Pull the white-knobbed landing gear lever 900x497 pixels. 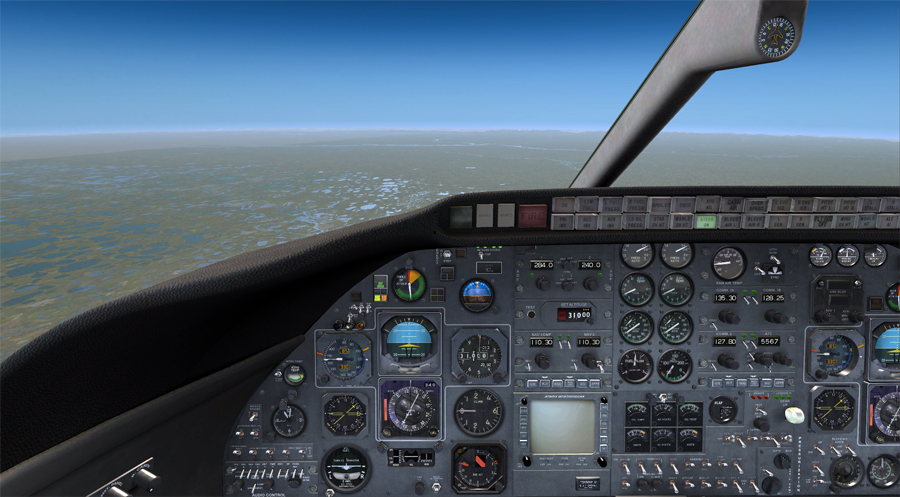793,415
